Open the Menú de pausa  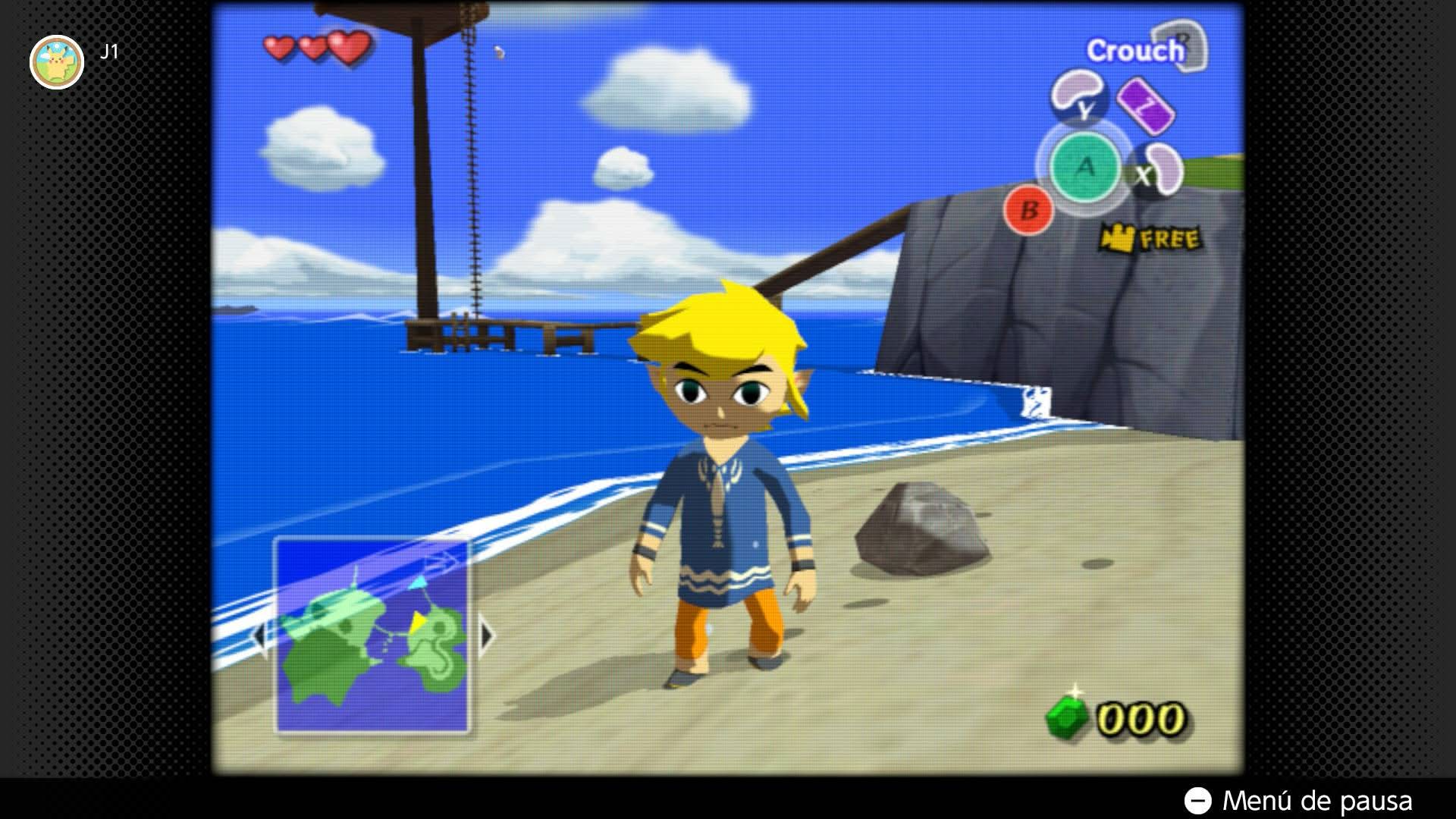1299,800
